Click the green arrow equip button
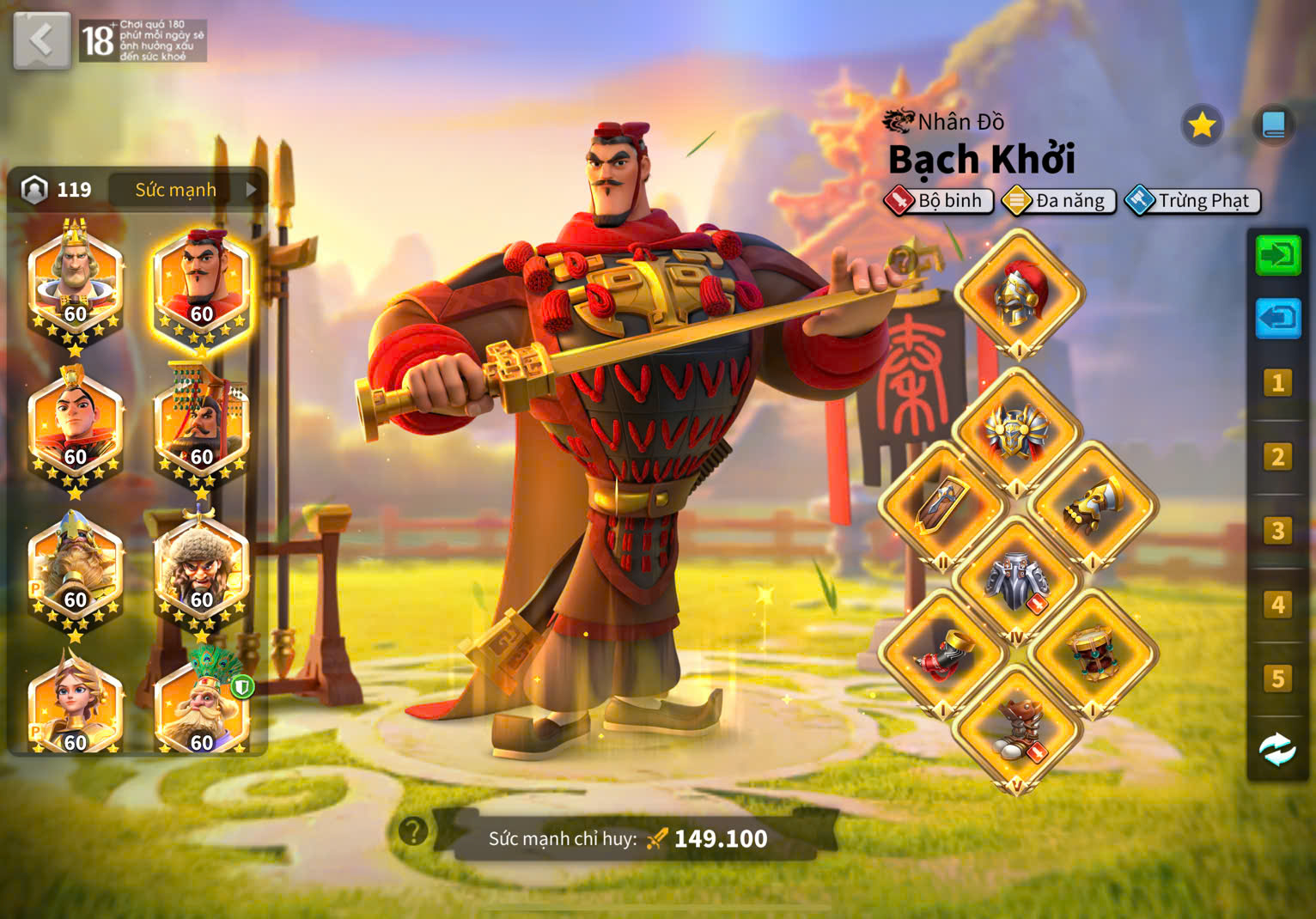The height and width of the screenshot is (919, 1316). click(x=1278, y=255)
